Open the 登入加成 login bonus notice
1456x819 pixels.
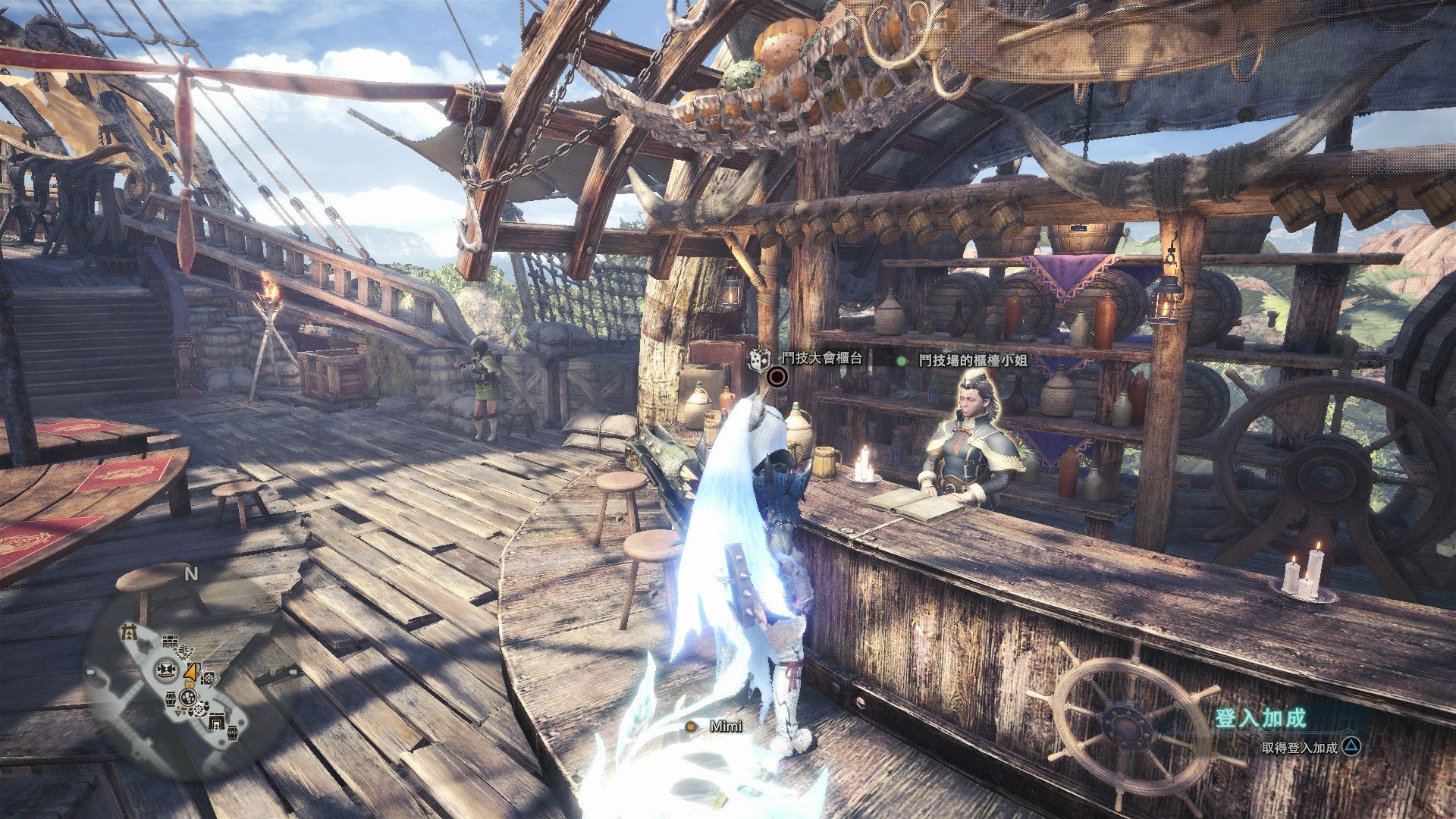coord(1260,718)
